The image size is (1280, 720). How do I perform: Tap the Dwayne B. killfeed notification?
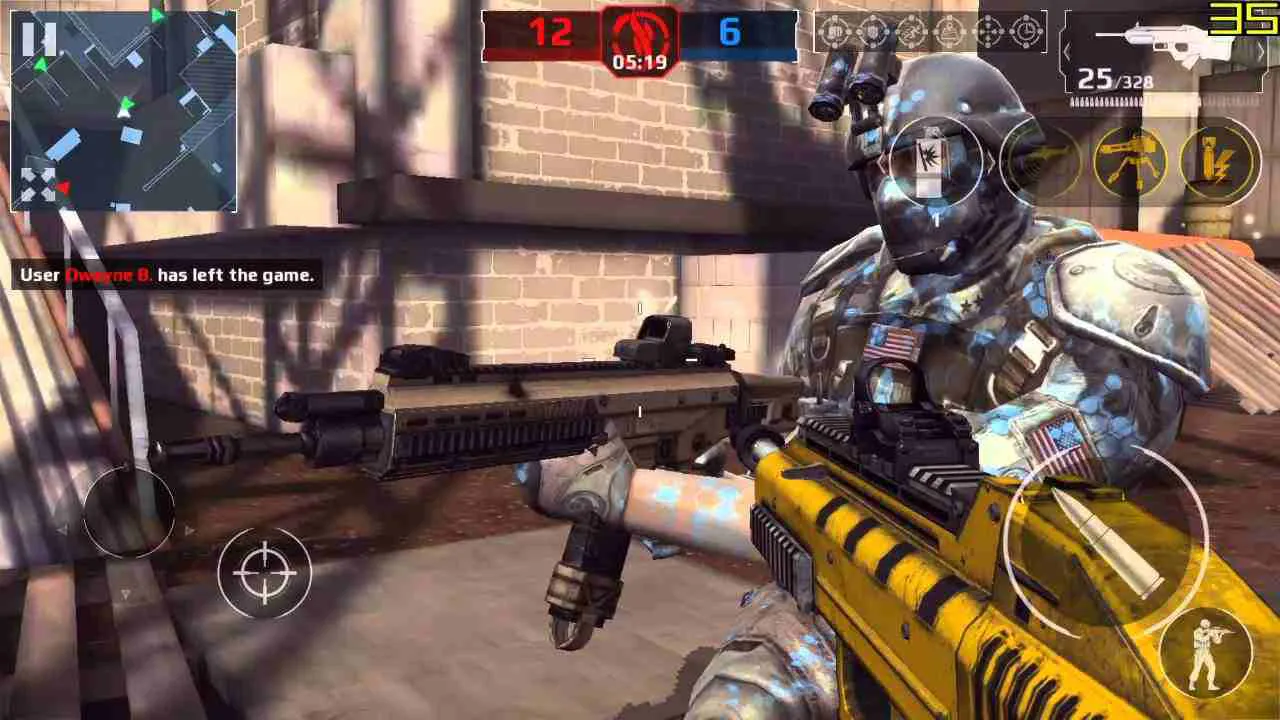[x=165, y=275]
